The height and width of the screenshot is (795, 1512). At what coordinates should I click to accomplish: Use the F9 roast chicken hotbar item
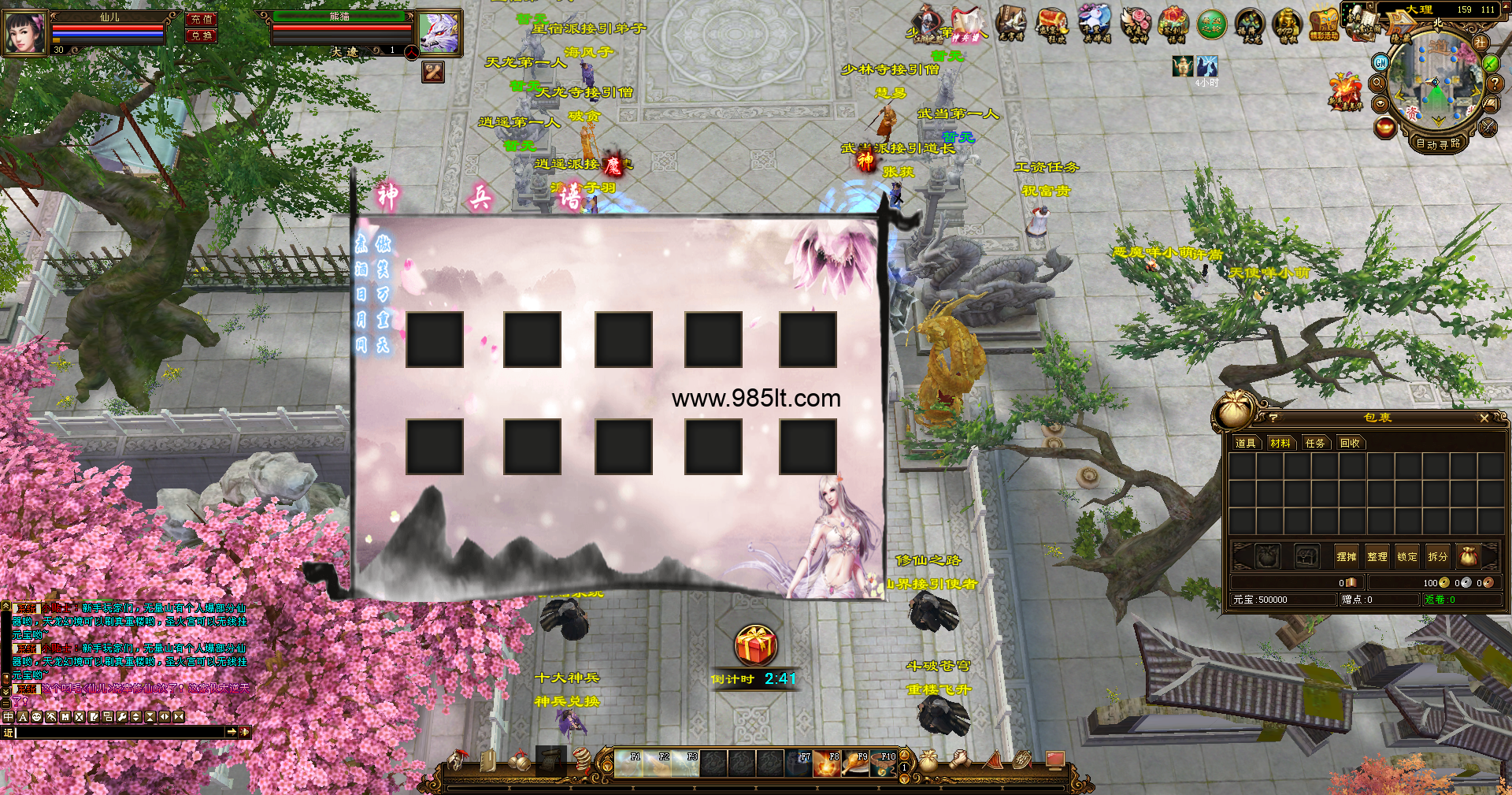click(x=855, y=763)
